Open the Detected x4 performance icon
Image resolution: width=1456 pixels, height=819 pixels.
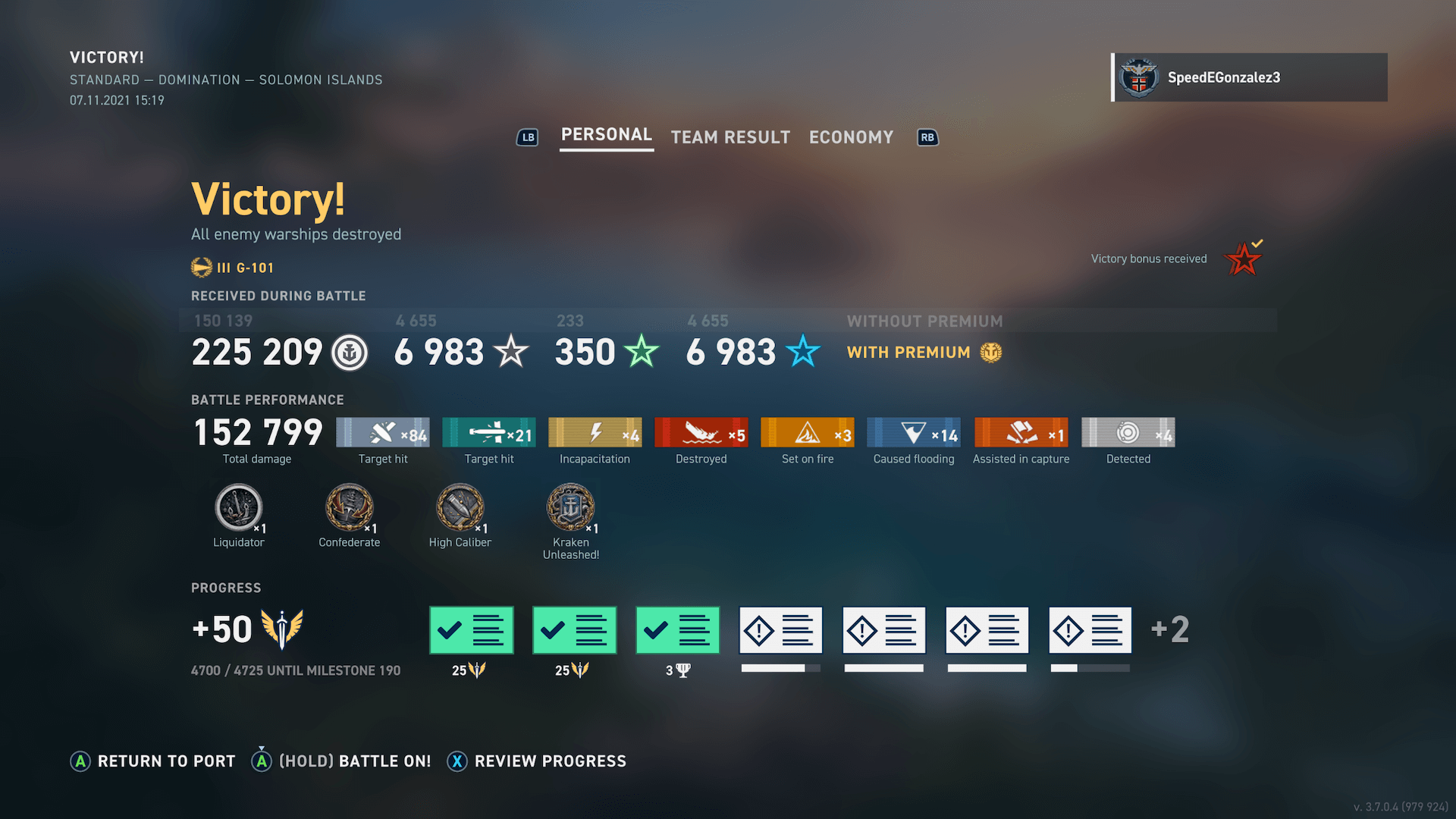pyautogui.click(x=1128, y=432)
